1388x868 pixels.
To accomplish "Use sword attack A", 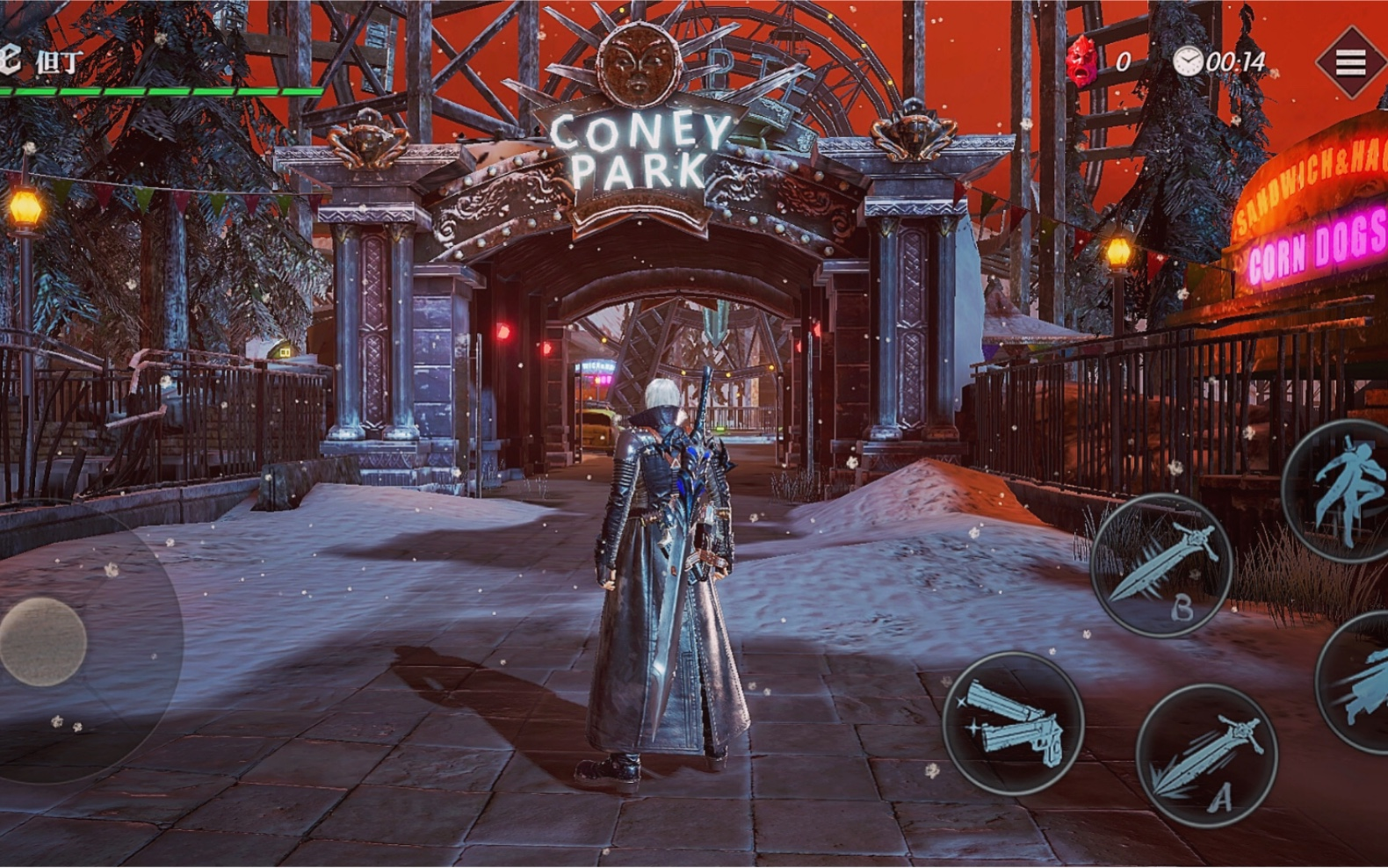I will 1206,756.
